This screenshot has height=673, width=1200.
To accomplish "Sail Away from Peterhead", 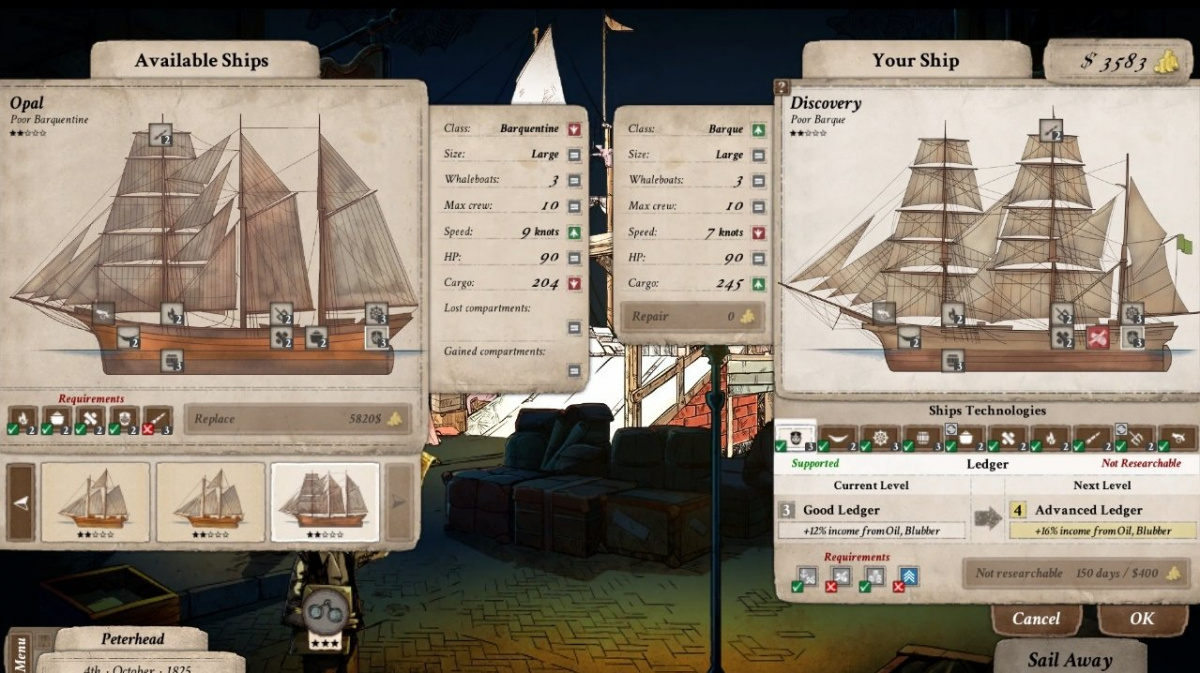I will (x=1069, y=659).
